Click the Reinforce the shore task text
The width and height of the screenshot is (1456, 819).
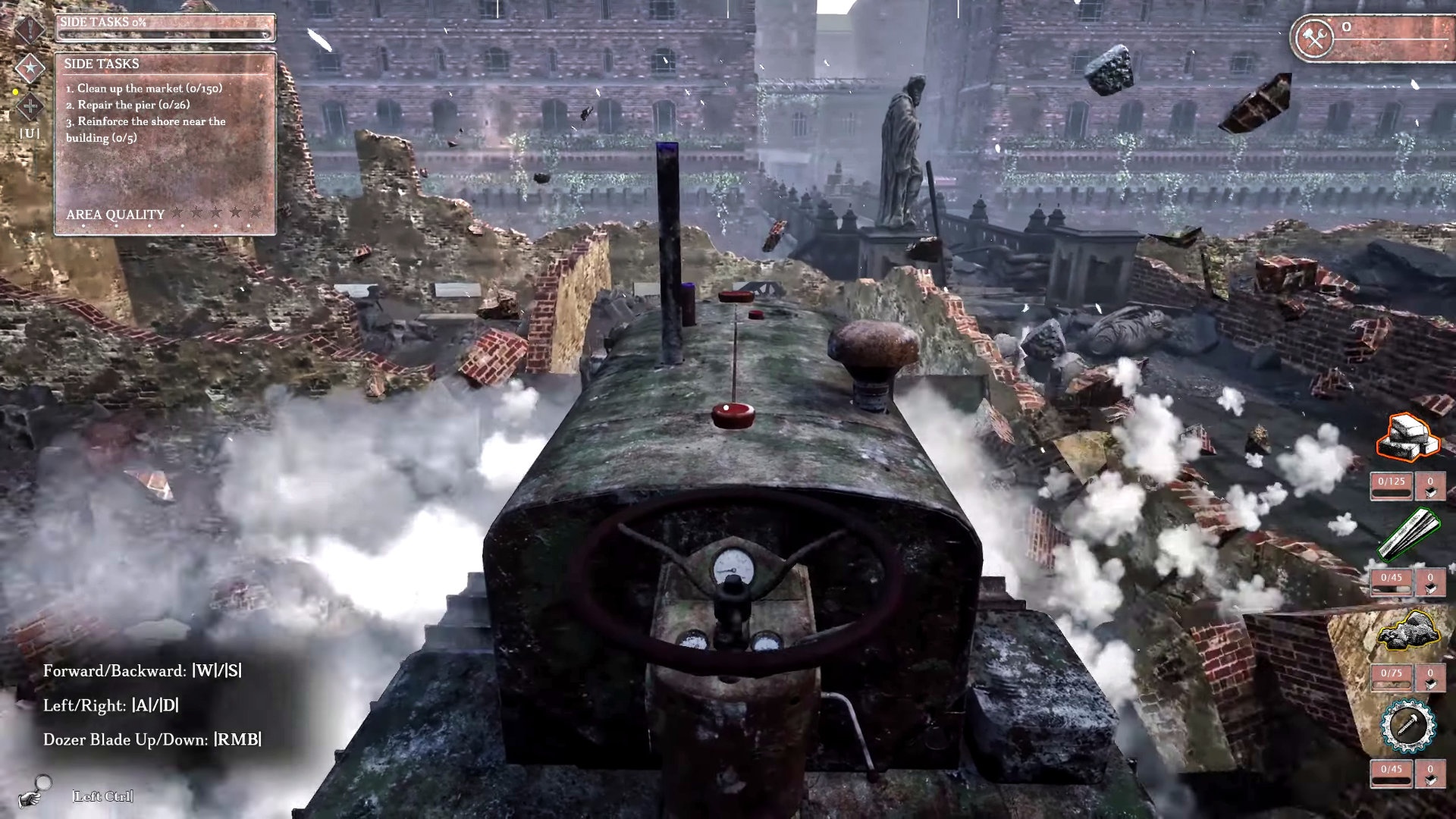click(x=146, y=128)
